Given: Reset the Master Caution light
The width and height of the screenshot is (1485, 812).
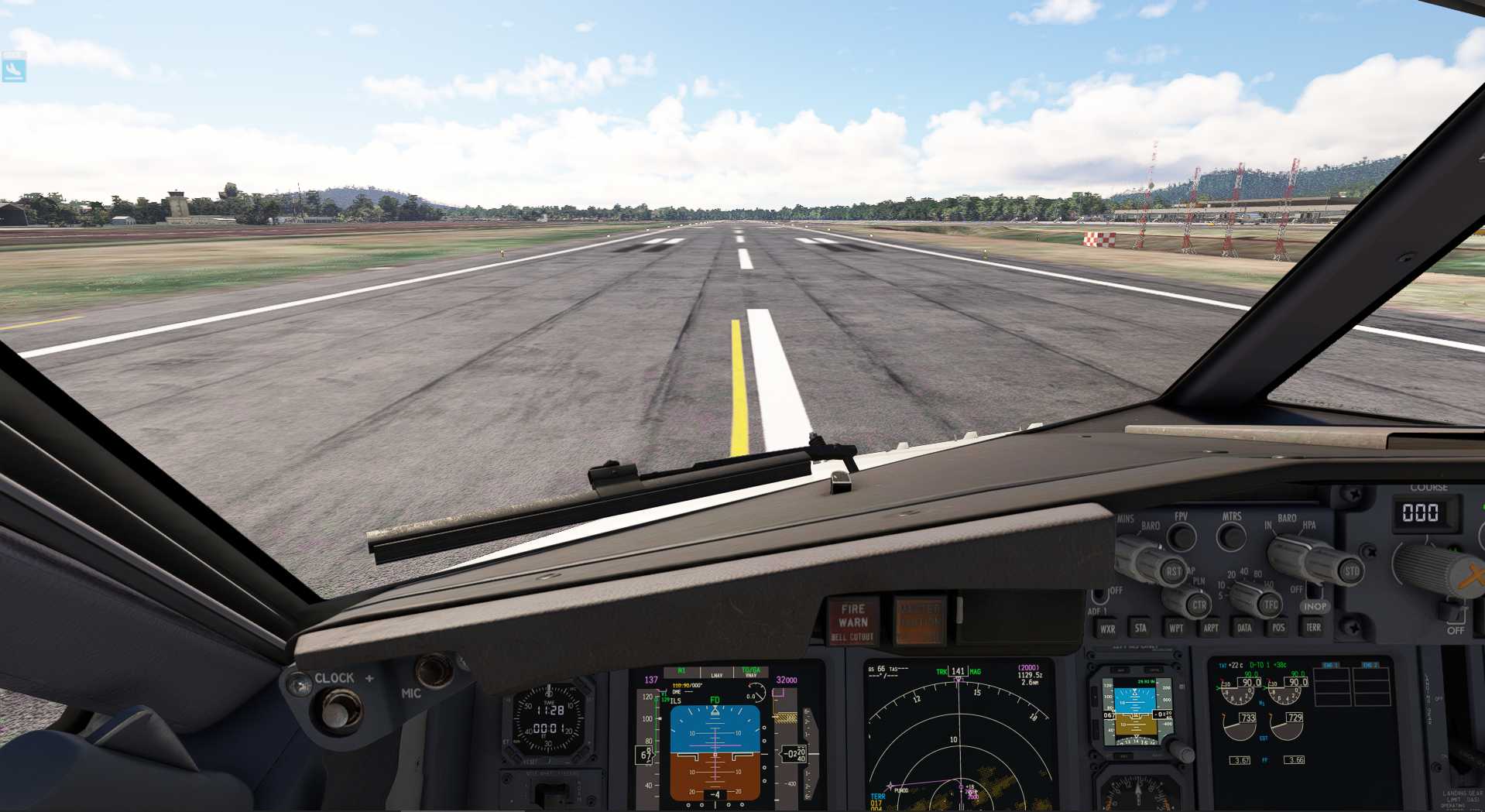Looking at the screenshot, I should [x=920, y=620].
